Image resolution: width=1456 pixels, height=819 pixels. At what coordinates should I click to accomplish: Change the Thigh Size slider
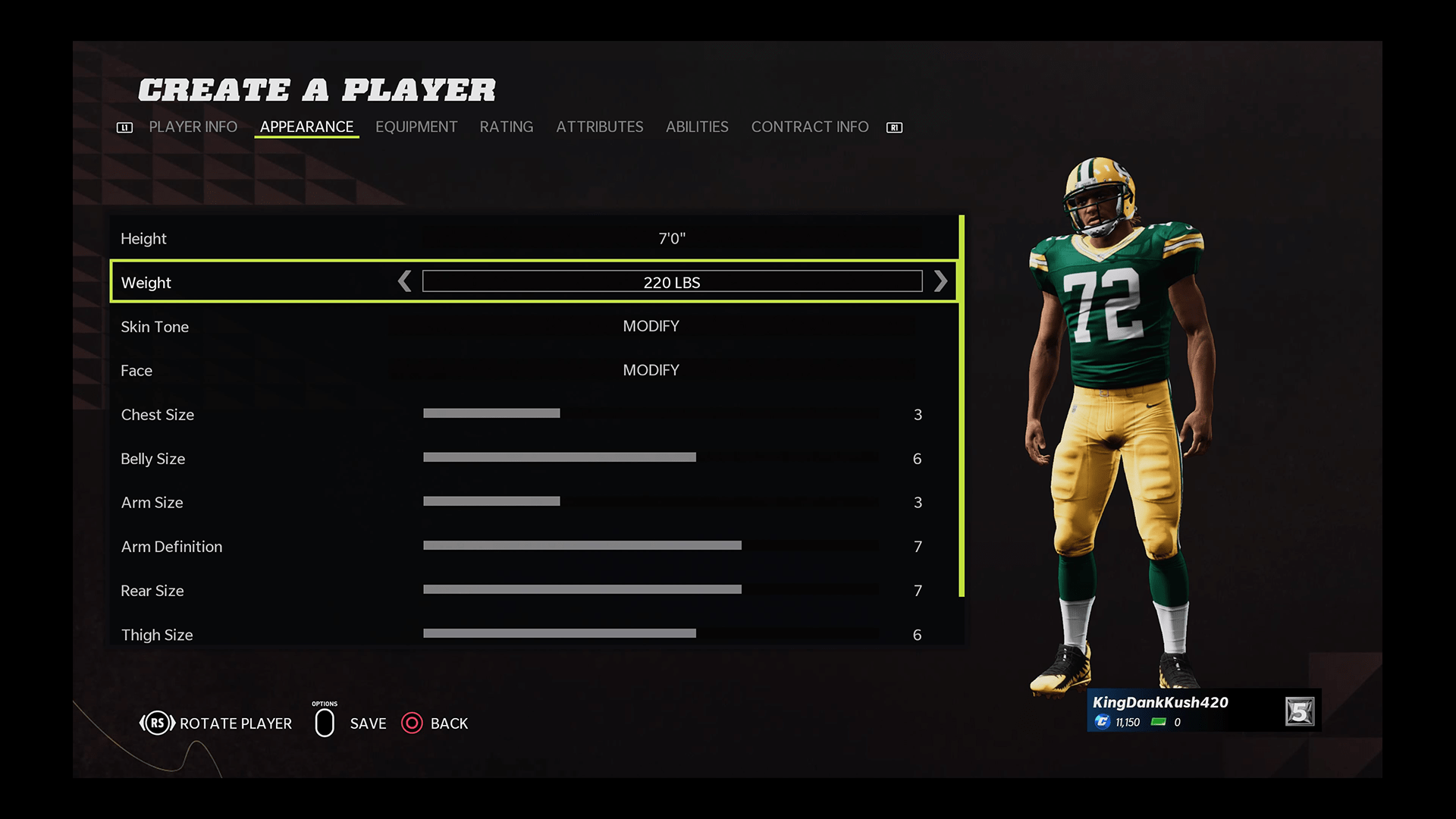(x=651, y=634)
